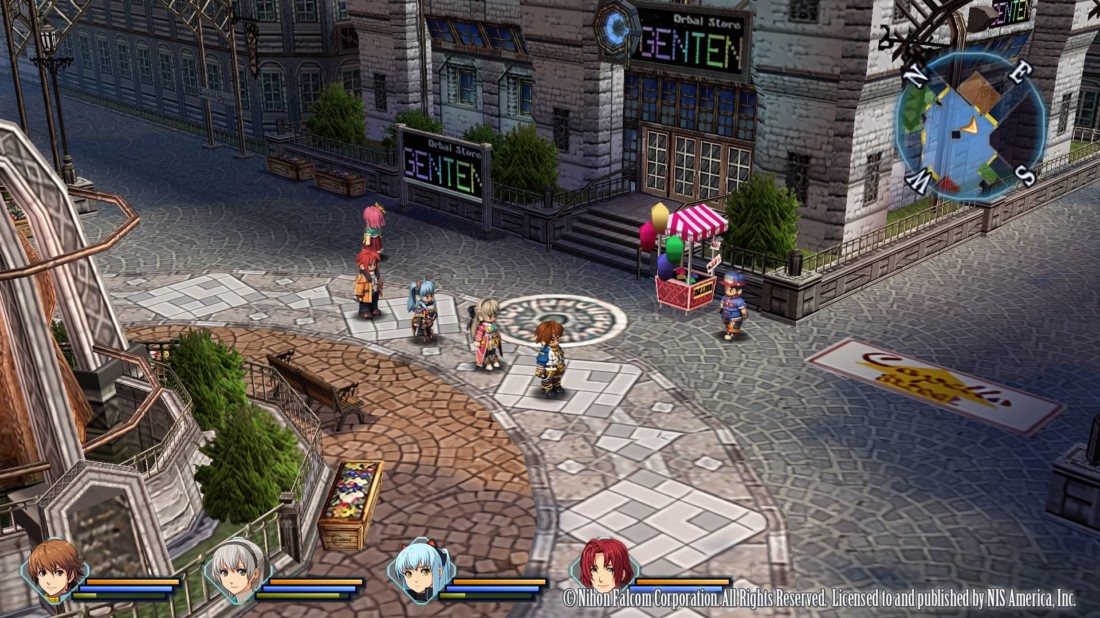Viewport: 1100px width, 618px height.
Task: Click the circular compass minimap
Action: pos(966,127)
